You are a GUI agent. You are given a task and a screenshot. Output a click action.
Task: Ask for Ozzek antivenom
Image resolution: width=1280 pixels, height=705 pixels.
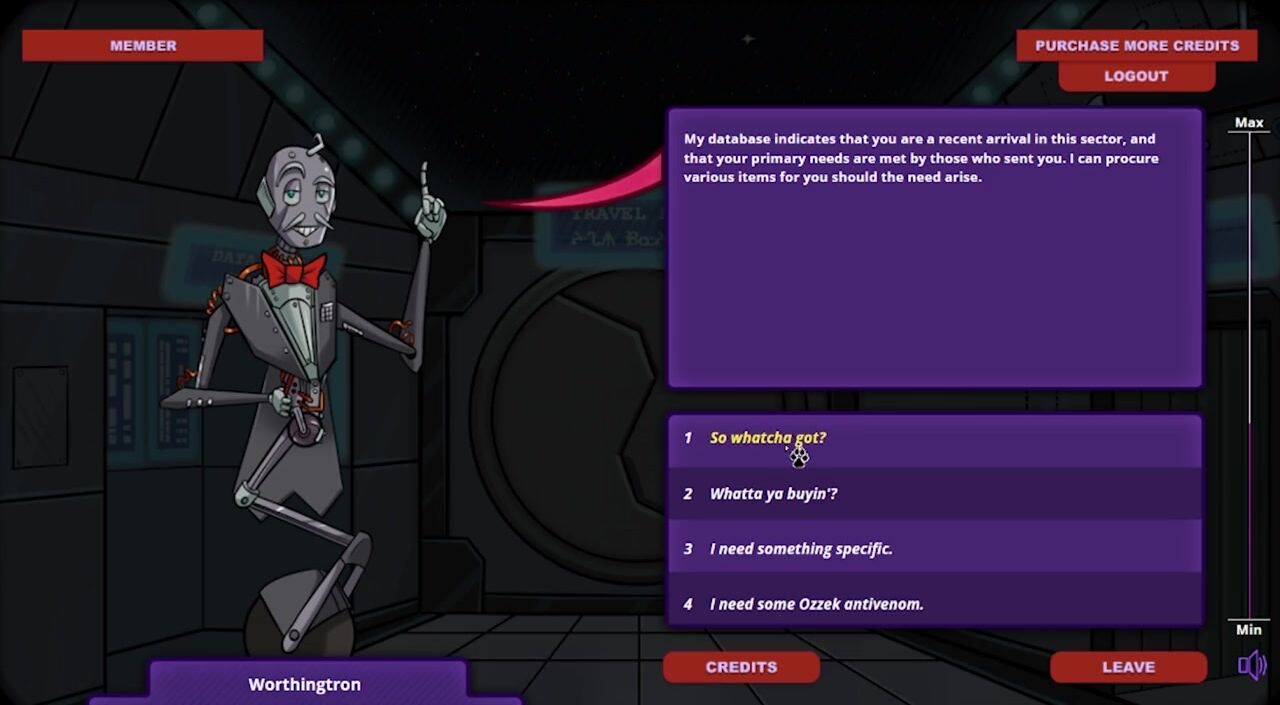(x=816, y=604)
